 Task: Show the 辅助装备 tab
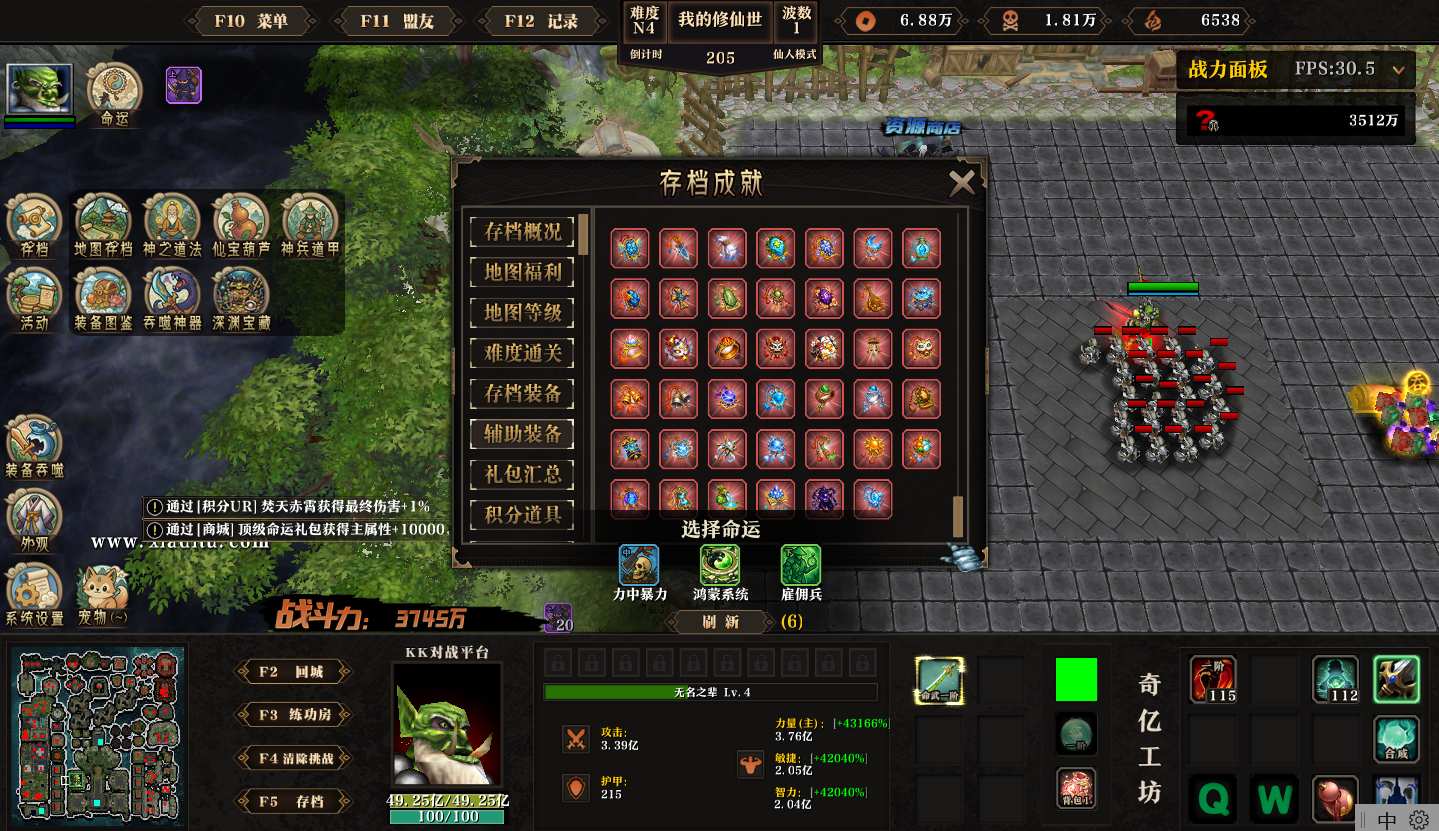point(522,434)
